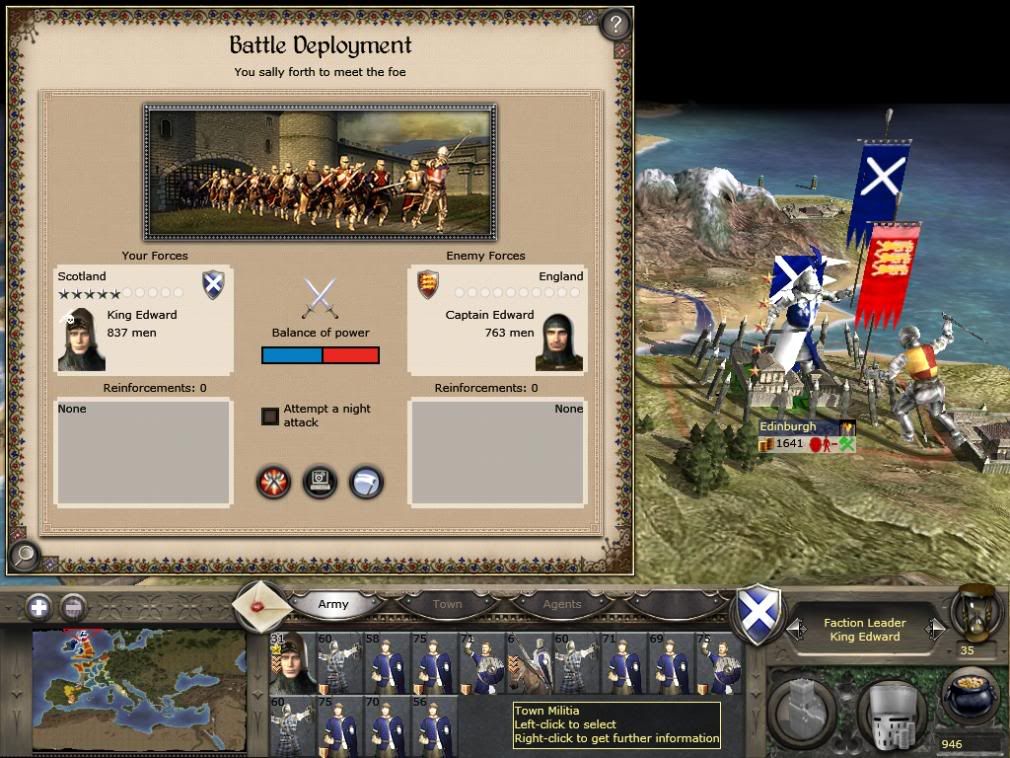Withdraw from battle with the white flag button

[x=366, y=482]
